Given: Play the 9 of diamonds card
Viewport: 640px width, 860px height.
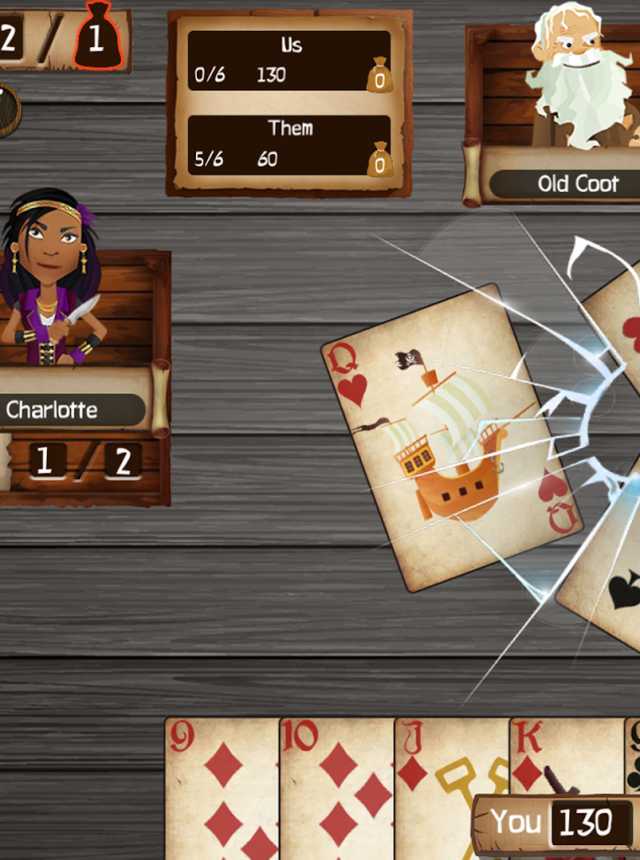Looking at the screenshot, I should pyautogui.click(x=222, y=788).
